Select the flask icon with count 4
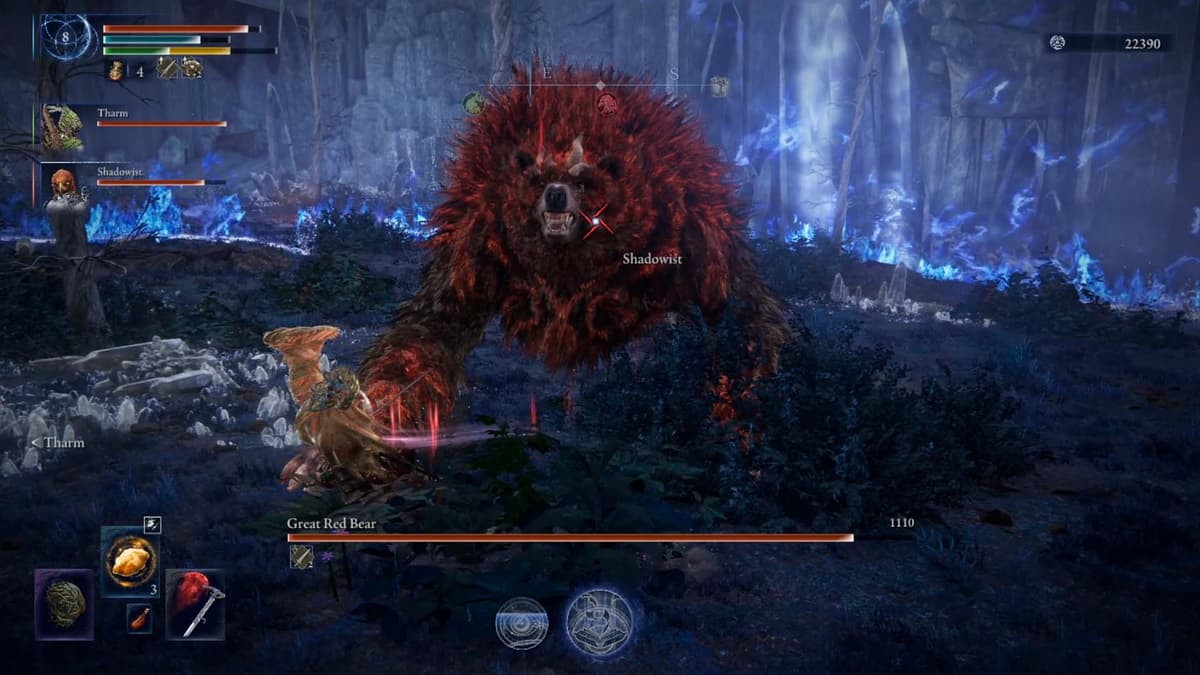1200x675 pixels. click(x=115, y=69)
